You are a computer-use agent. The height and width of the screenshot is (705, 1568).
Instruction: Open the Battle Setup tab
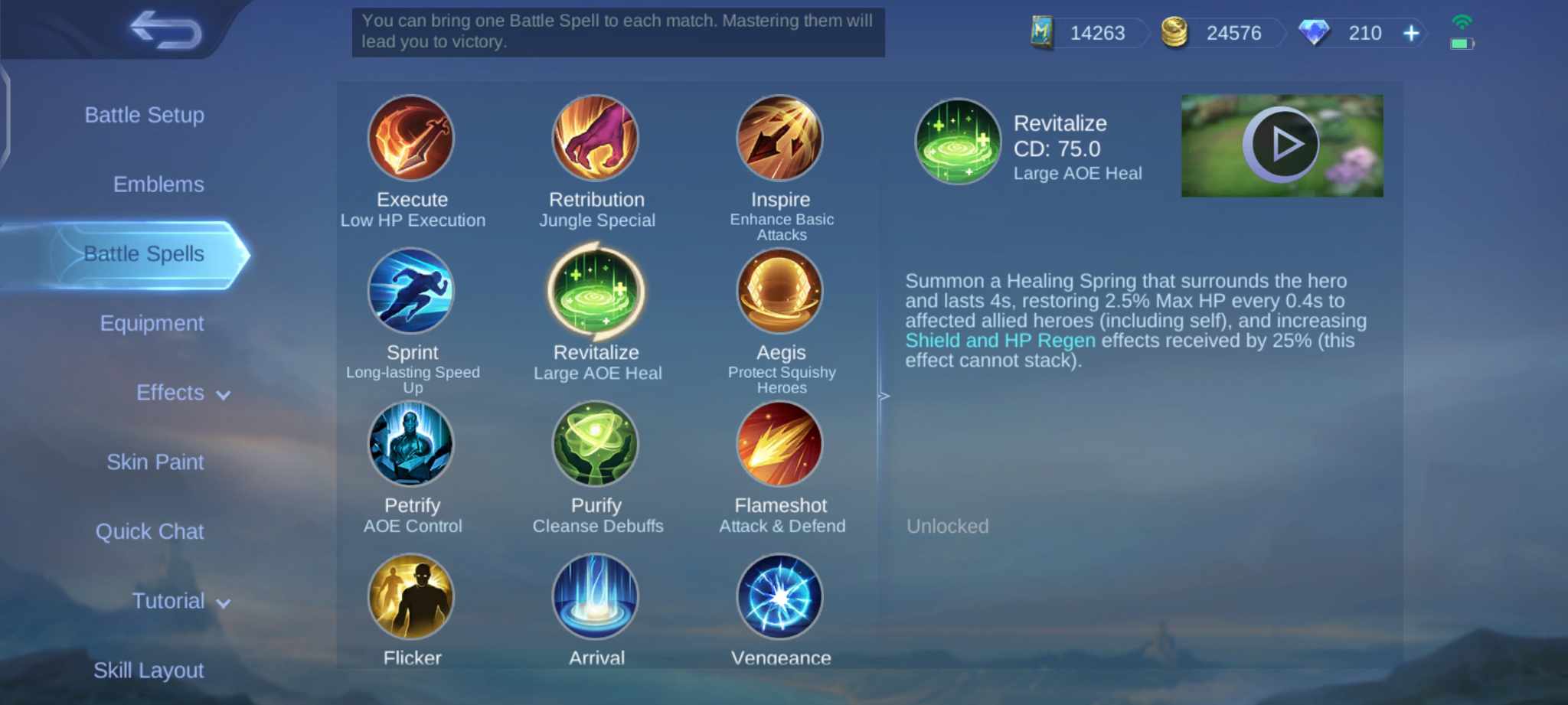[x=146, y=115]
